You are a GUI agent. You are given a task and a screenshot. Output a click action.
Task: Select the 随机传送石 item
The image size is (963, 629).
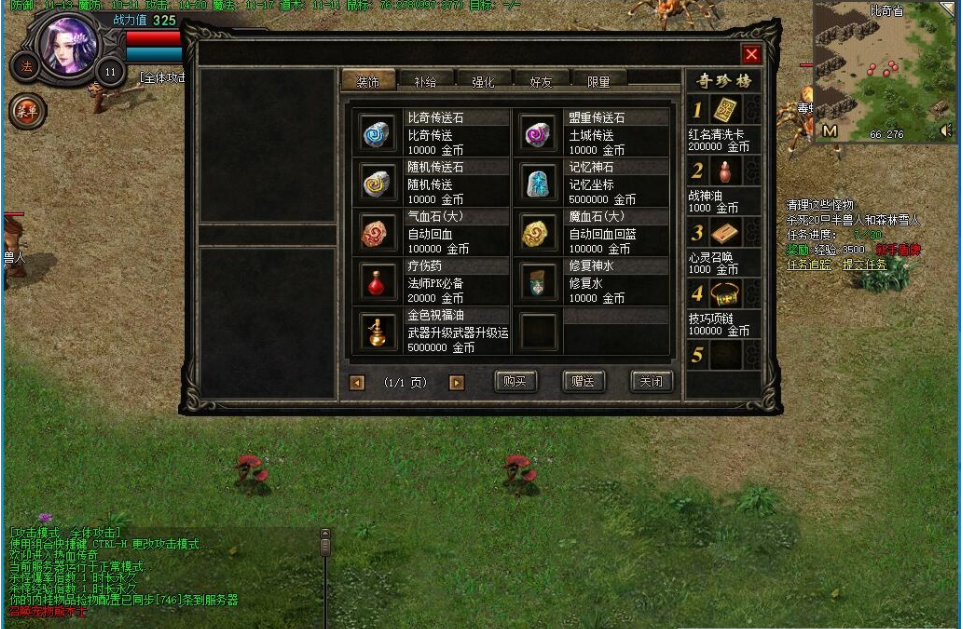click(x=378, y=182)
